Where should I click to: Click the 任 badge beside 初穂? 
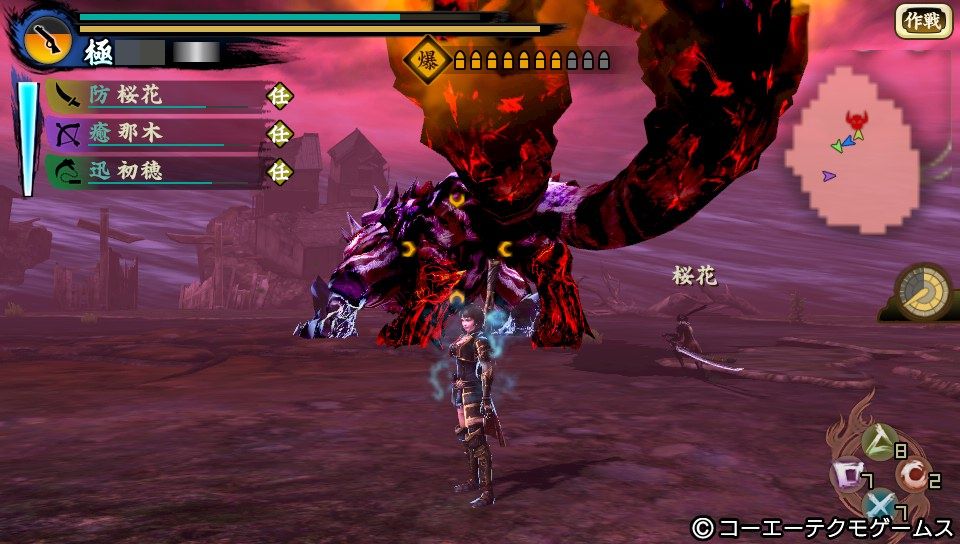pyautogui.click(x=279, y=172)
